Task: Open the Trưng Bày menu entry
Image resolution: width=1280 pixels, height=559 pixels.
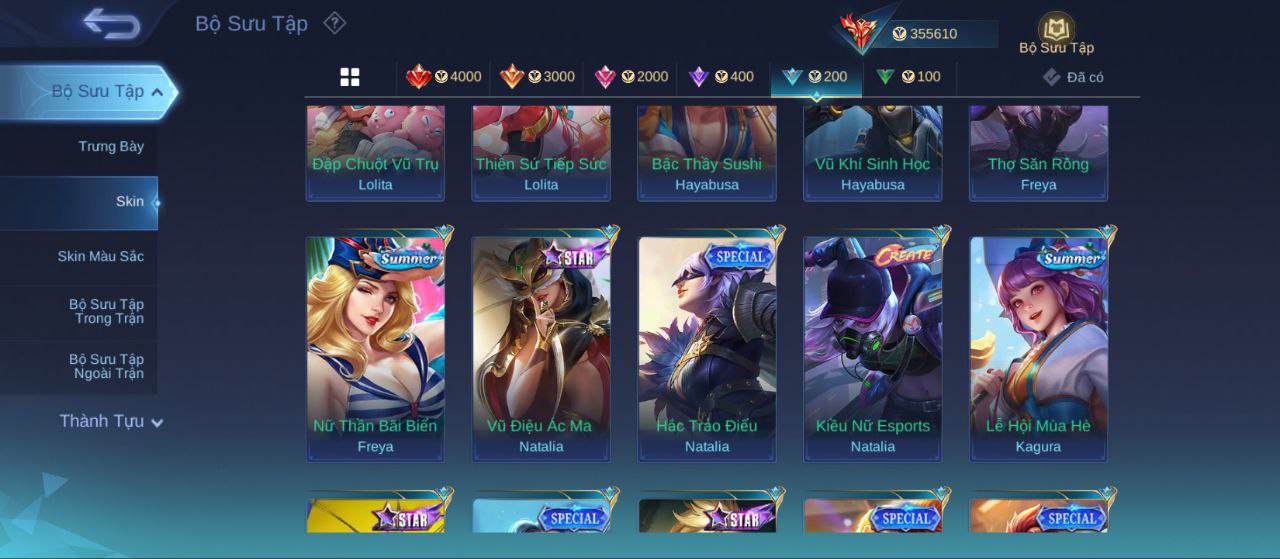Action: (111, 147)
